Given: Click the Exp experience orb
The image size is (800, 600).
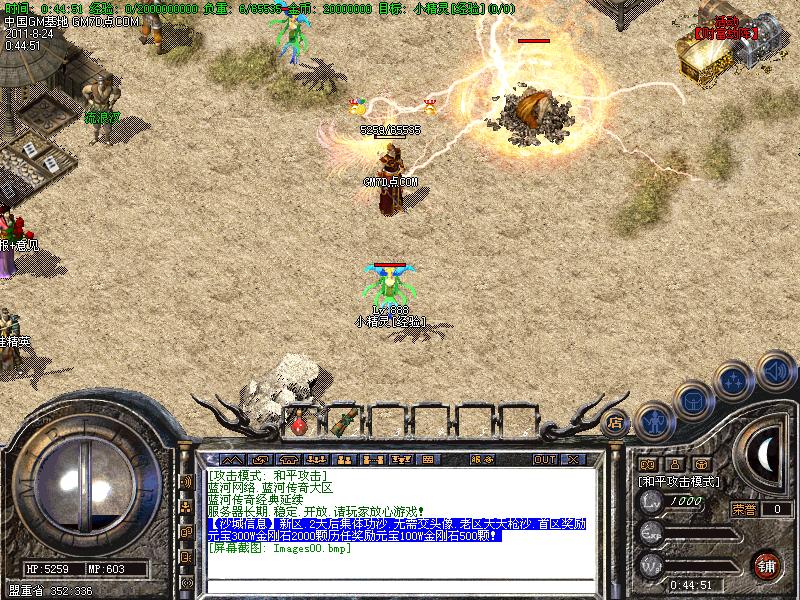Looking at the screenshot, I should pyautogui.click(x=651, y=532).
